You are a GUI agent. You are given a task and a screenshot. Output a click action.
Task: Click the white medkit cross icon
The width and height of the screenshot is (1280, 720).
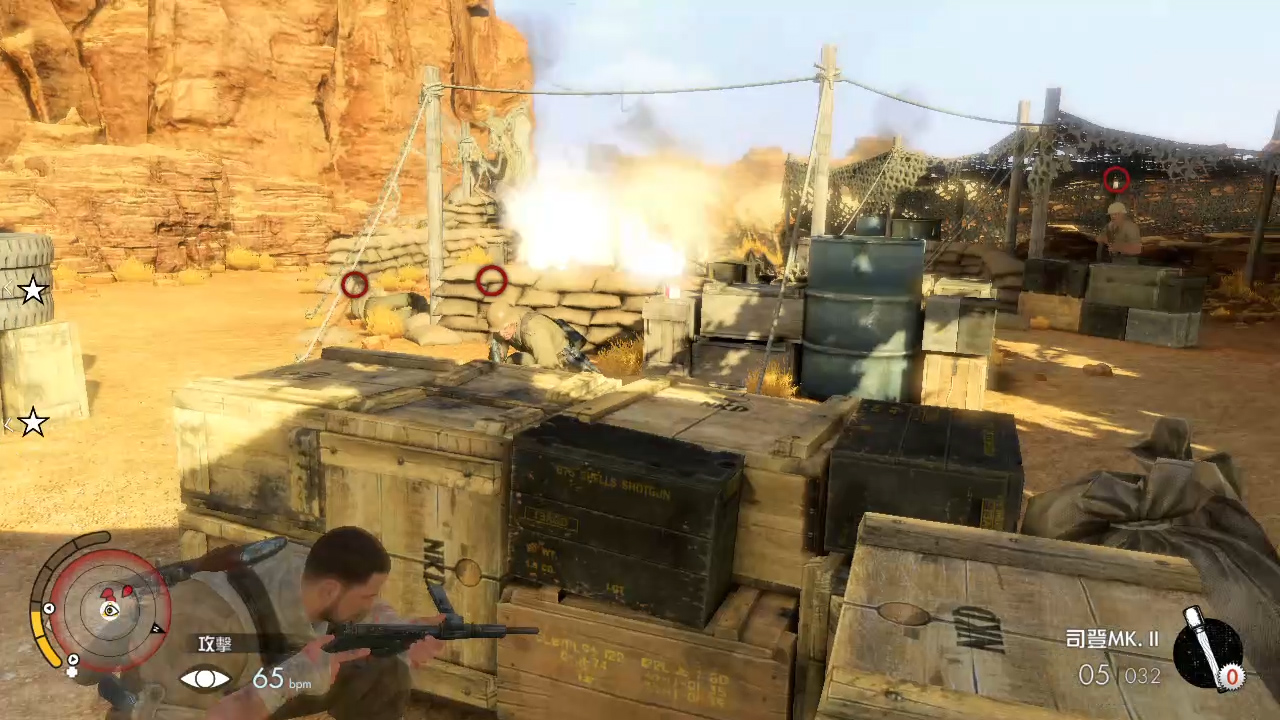(72, 671)
